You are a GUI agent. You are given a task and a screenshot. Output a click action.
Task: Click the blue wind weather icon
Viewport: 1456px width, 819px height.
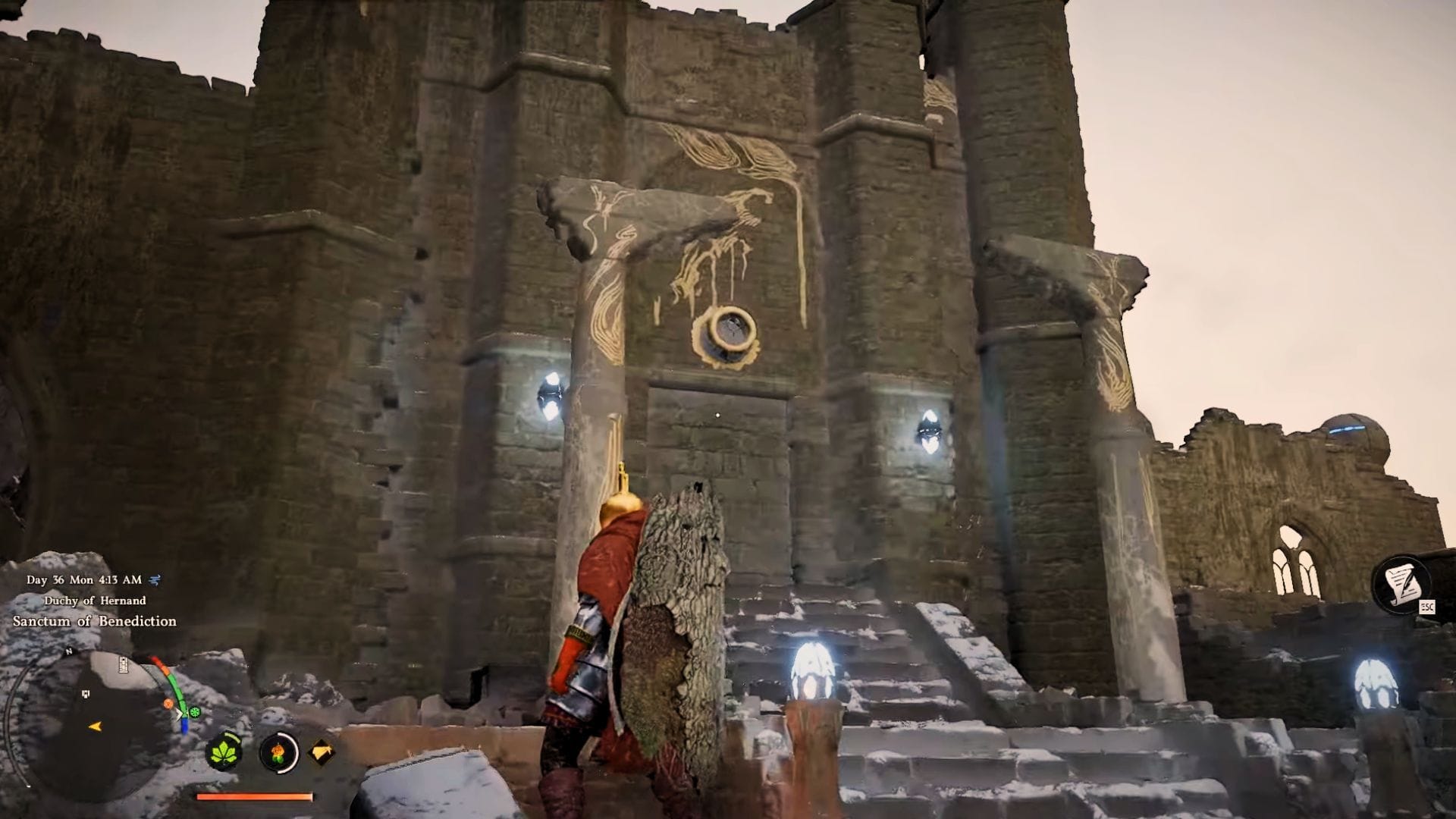point(155,580)
